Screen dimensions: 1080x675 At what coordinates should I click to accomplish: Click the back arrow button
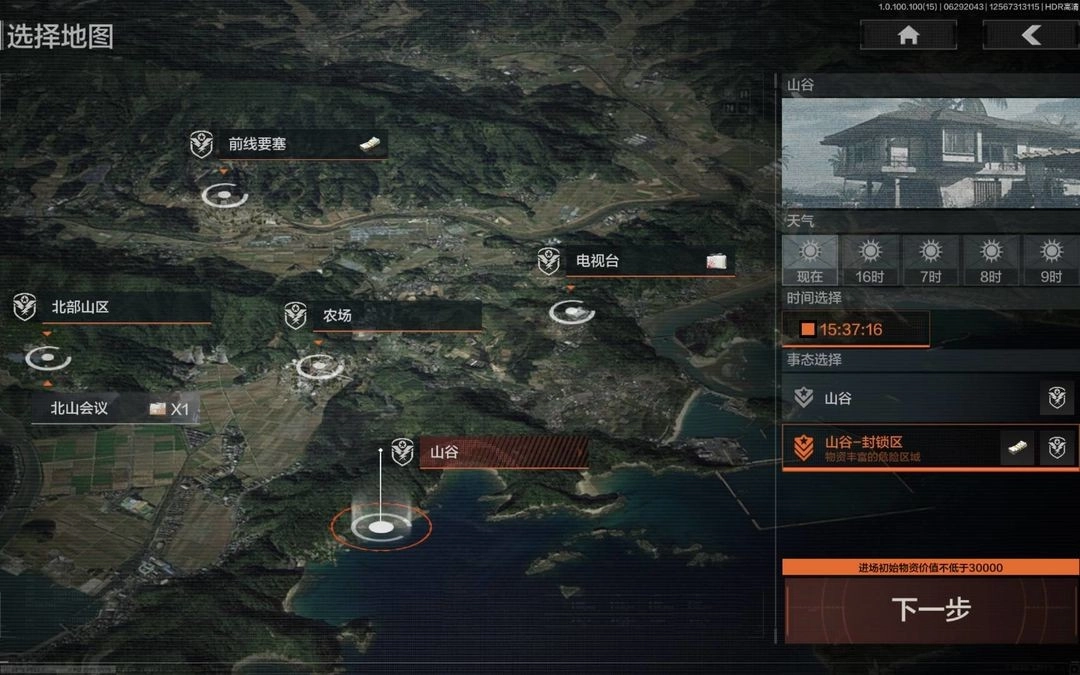pyautogui.click(x=1030, y=36)
